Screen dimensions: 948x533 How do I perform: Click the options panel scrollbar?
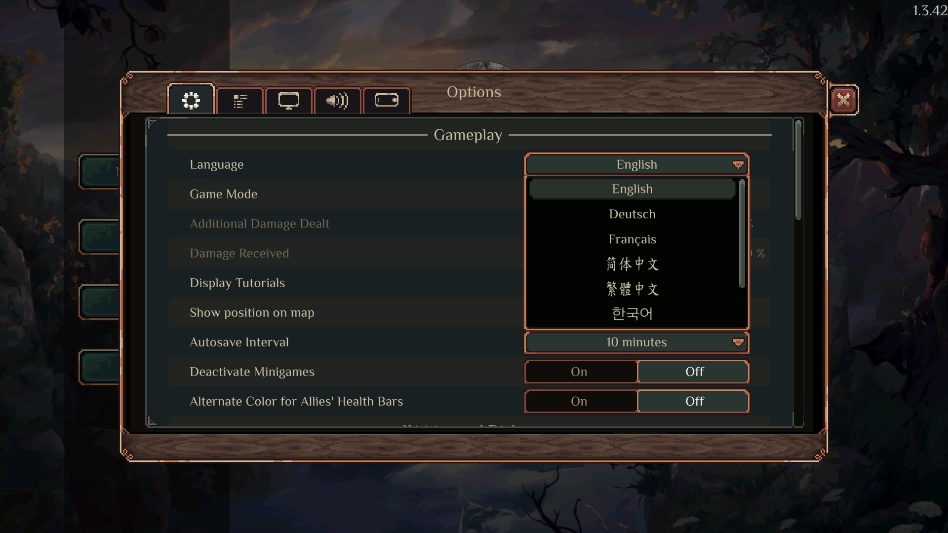[798, 168]
